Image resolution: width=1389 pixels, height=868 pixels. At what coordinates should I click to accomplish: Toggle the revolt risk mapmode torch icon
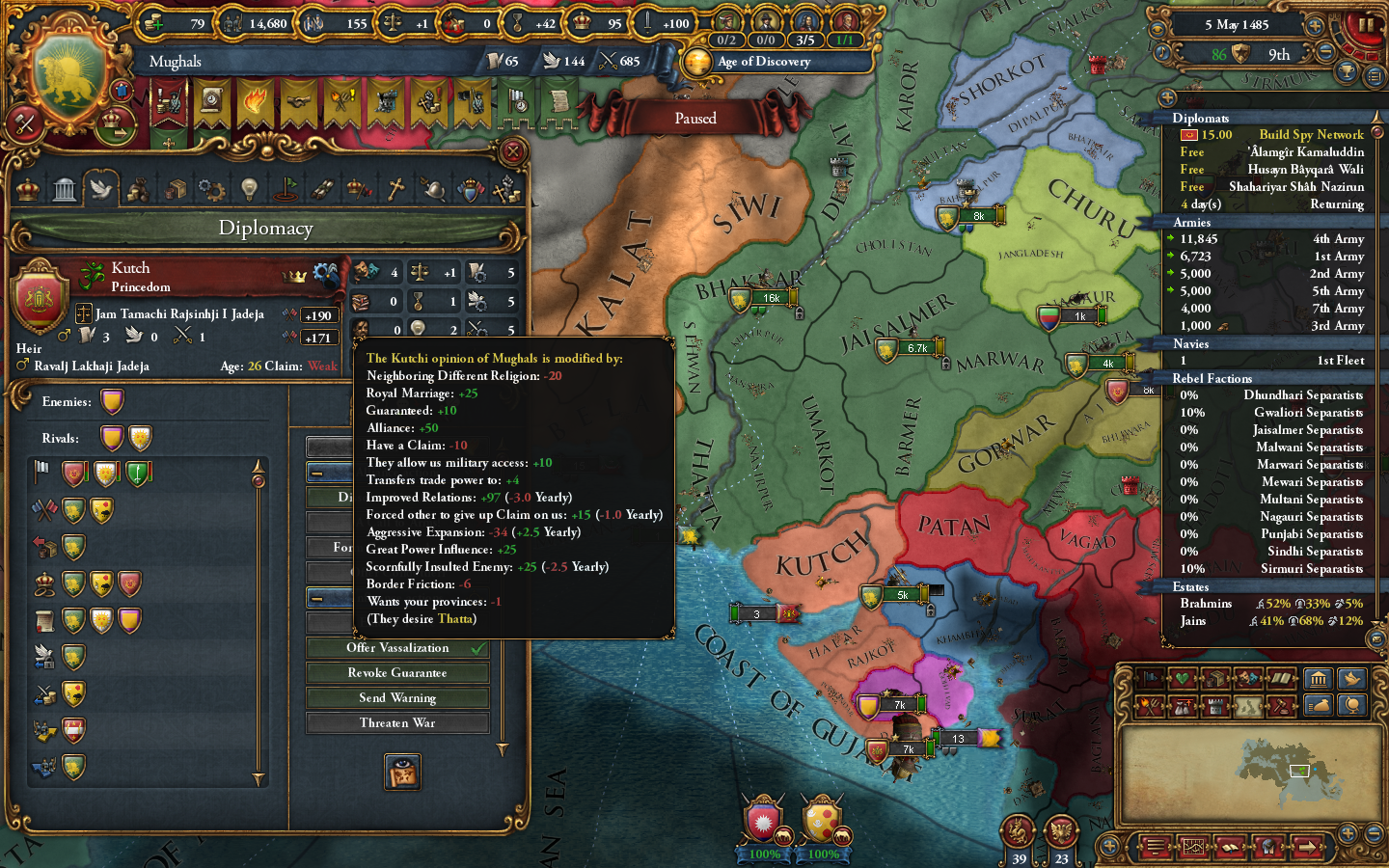point(1148,705)
